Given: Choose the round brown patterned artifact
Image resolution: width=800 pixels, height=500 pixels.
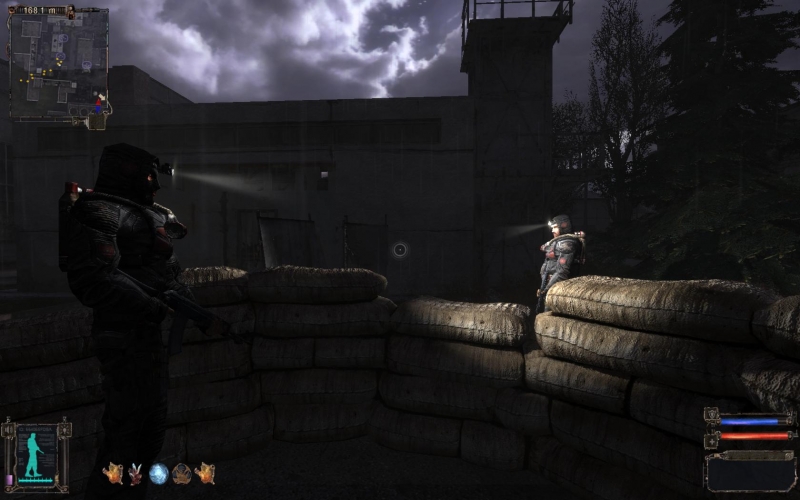Looking at the screenshot, I should (x=182, y=474).
